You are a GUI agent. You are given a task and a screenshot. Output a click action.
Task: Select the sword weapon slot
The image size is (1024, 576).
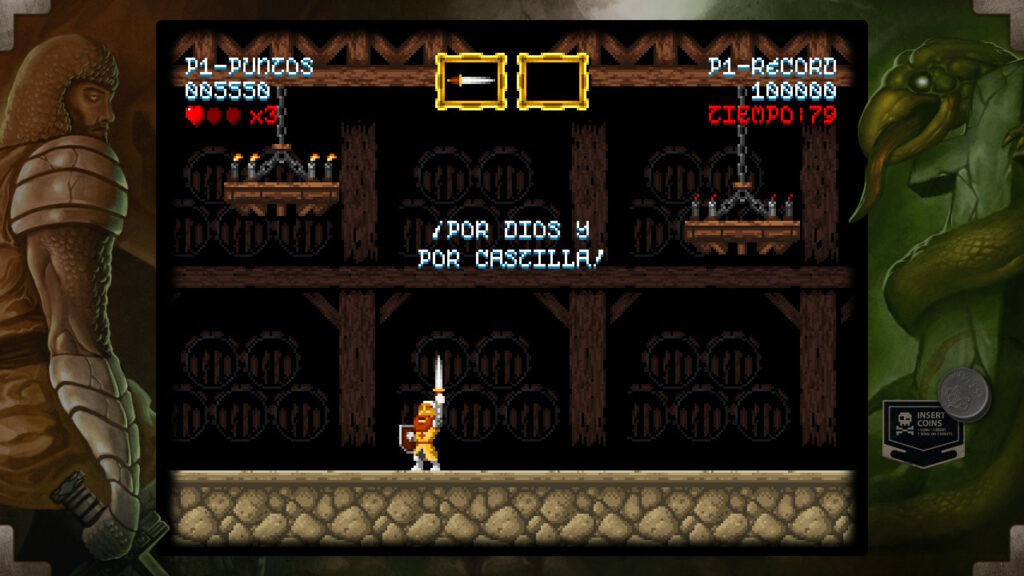point(471,81)
